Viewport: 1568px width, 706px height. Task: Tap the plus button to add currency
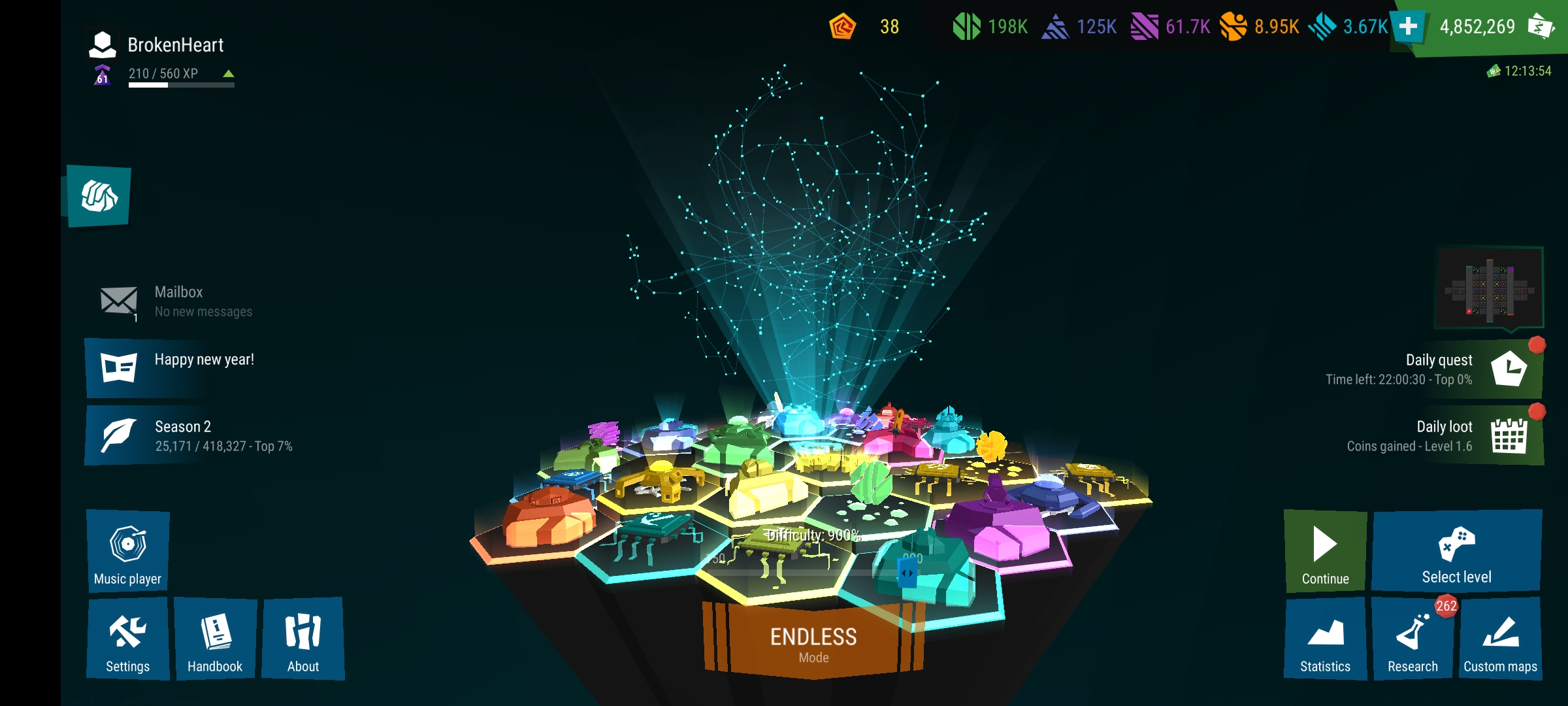click(x=1409, y=27)
